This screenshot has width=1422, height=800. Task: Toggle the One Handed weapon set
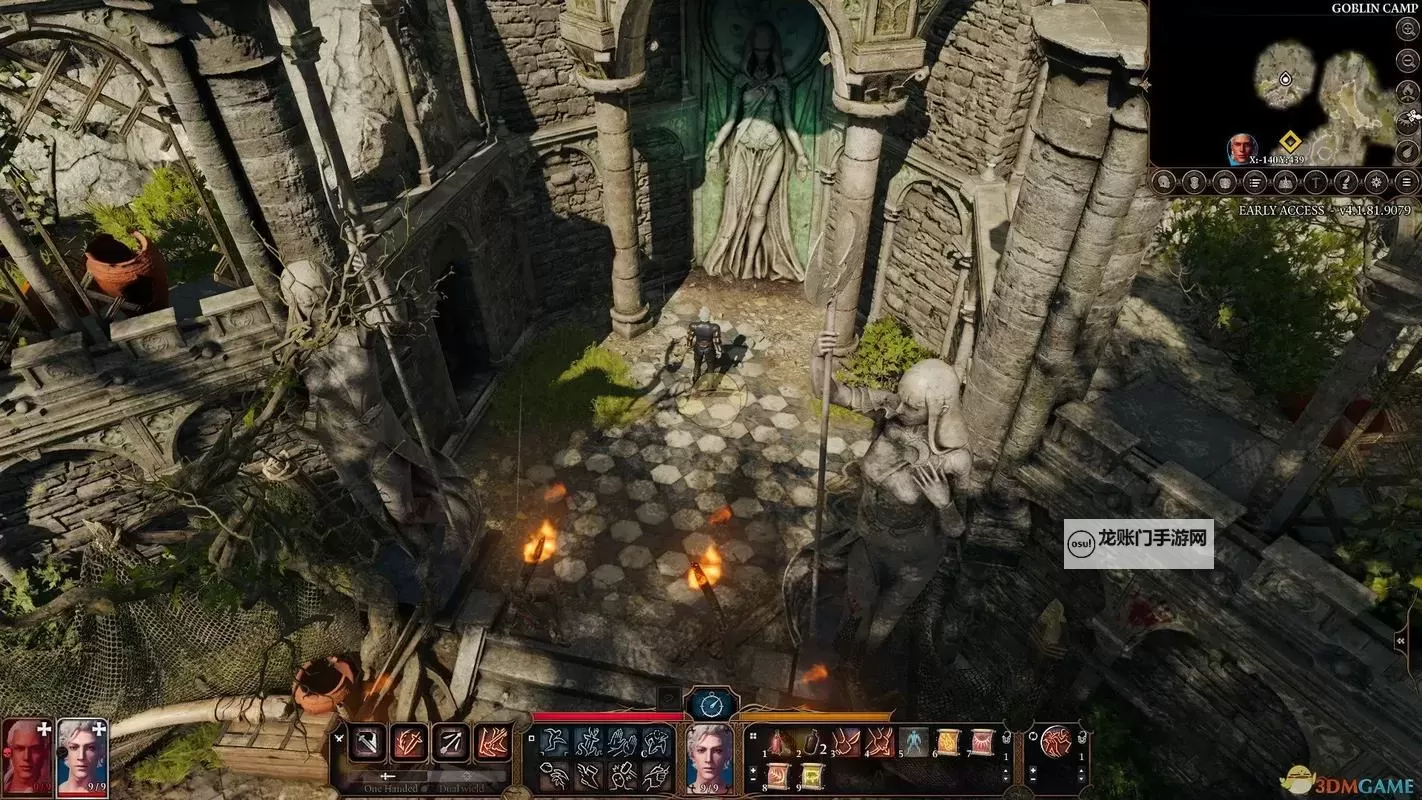click(388, 786)
